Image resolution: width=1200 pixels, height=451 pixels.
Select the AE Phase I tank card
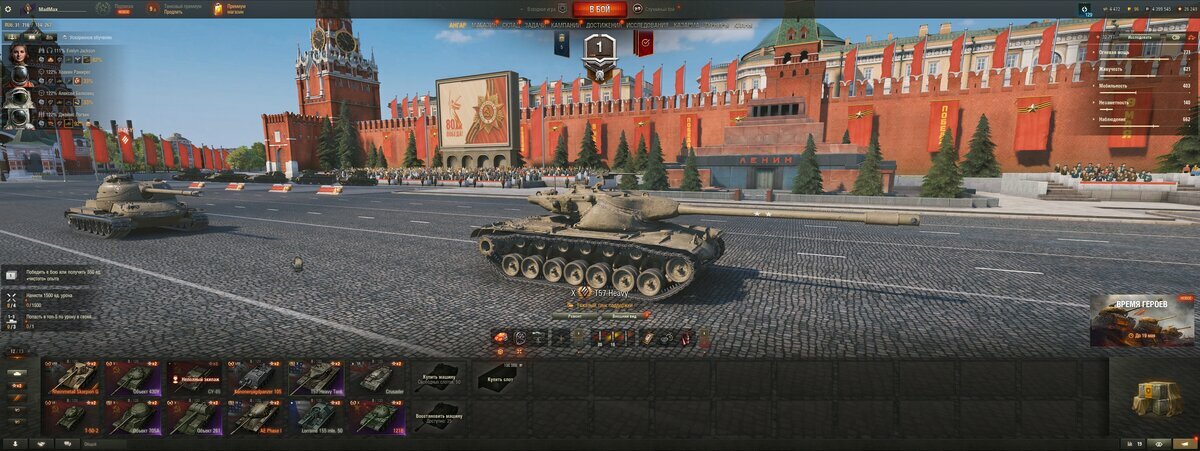pyautogui.click(x=255, y=416)
